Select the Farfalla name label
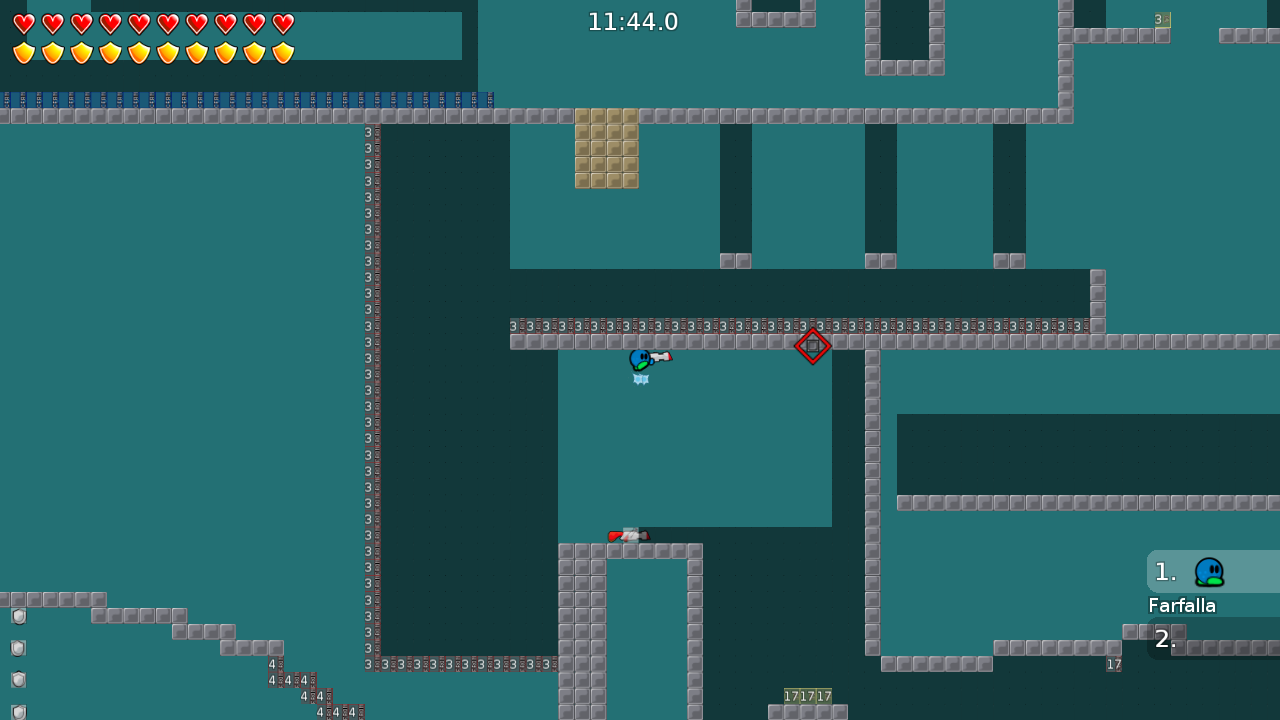The width and height of the screenshot is (1280, 720). coord(1182,605)
